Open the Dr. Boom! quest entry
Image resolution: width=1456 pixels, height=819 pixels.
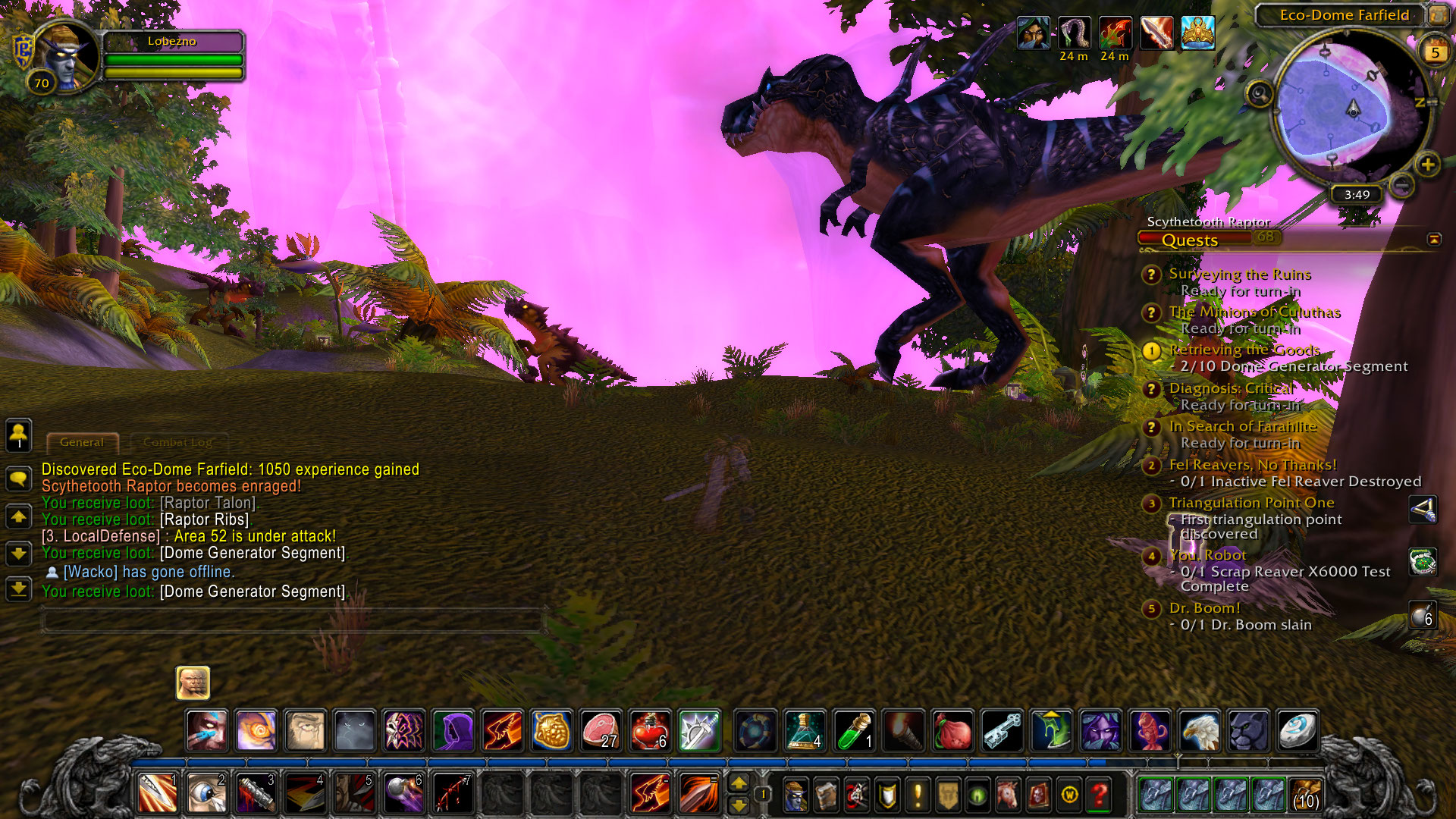click(x=1204, y=608)
